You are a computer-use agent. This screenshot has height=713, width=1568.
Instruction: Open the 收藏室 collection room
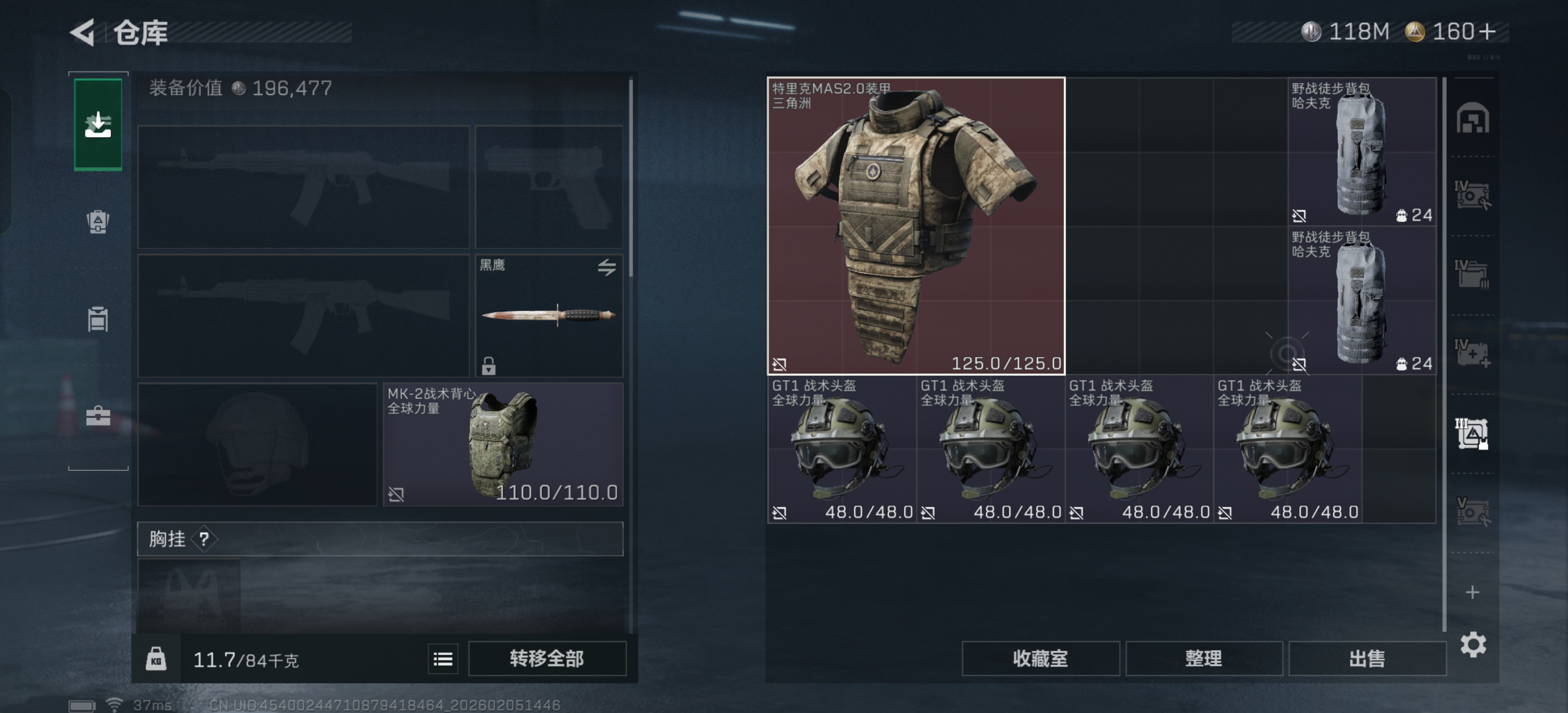[x=1040, y=658]
